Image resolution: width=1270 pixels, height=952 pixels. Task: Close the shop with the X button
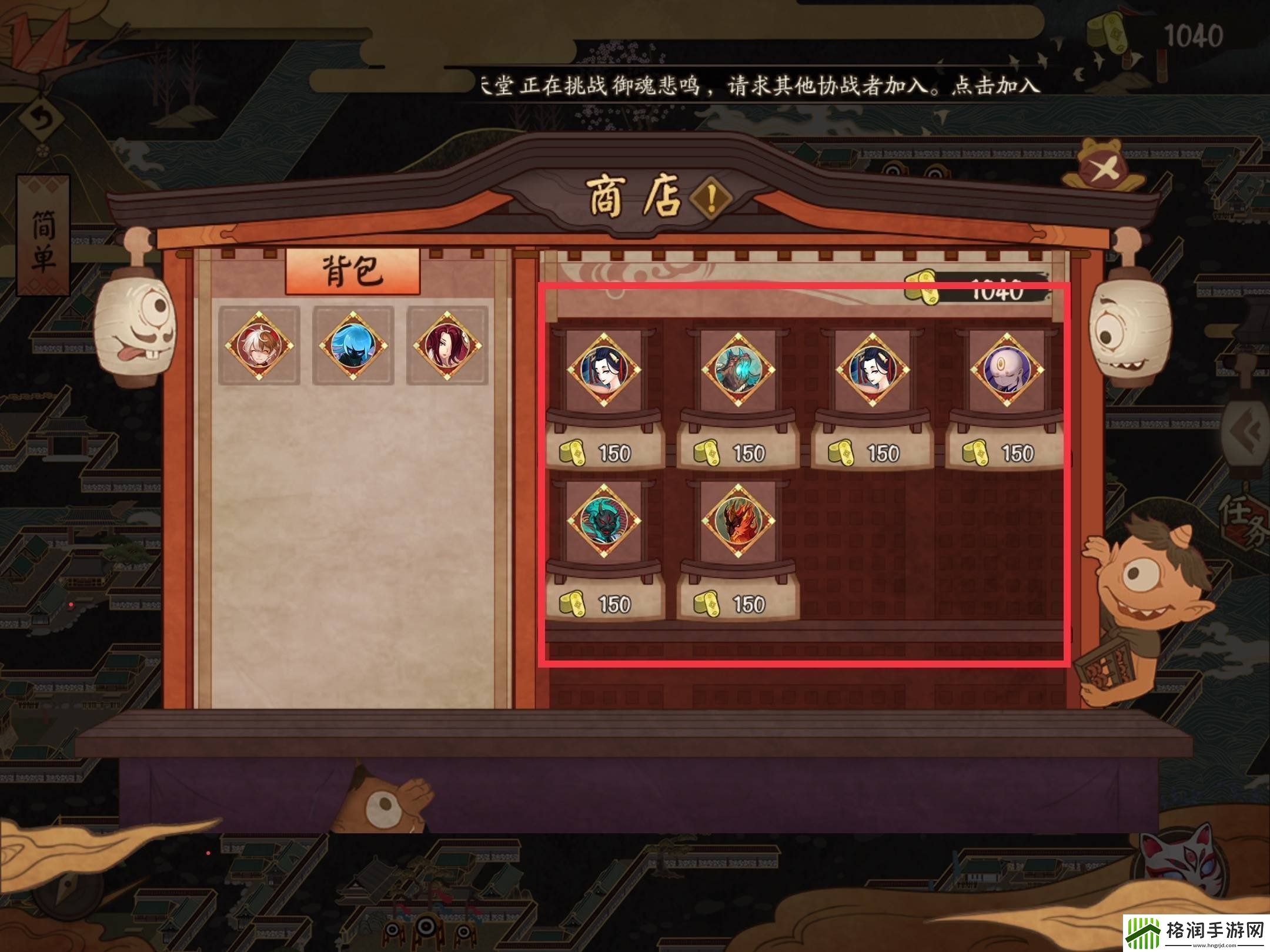pos(1104,170)
